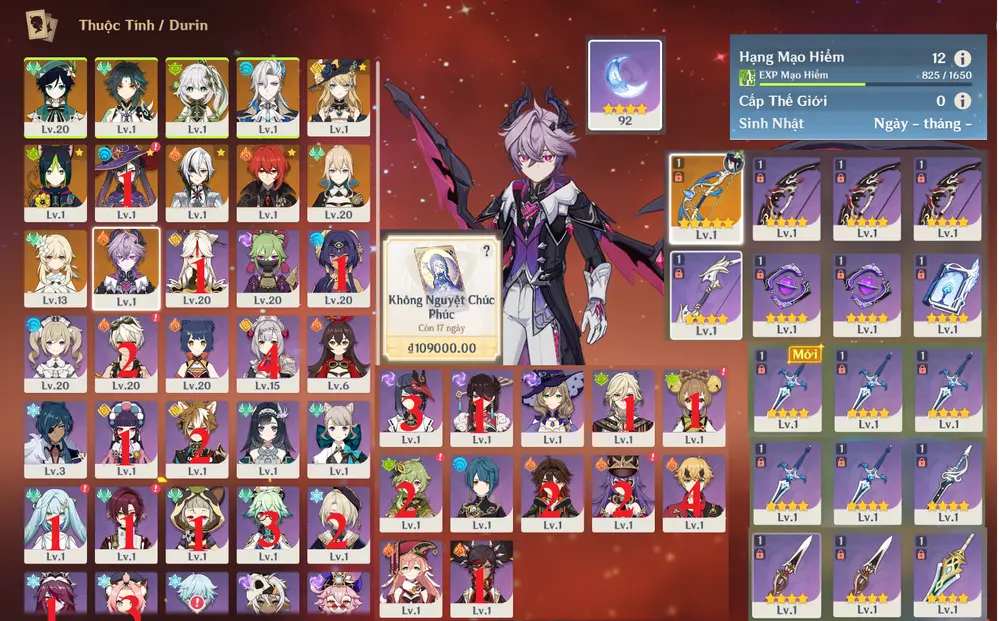The height and width of the screenshot is (621, 999).
Task: Pick Neuvillette's character card
Action: (x=268, y=97)
